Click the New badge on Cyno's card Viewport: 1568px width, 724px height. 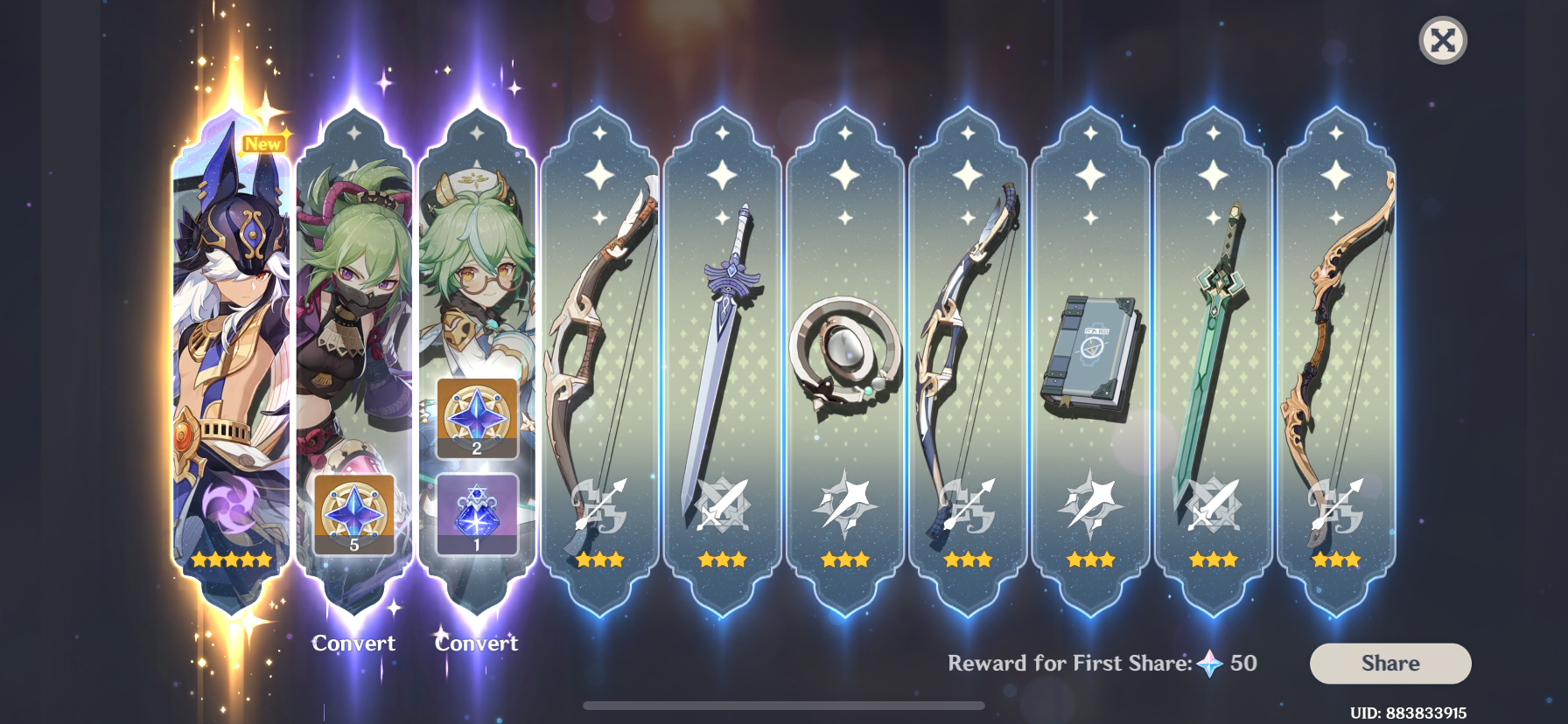tap(262, 144)
